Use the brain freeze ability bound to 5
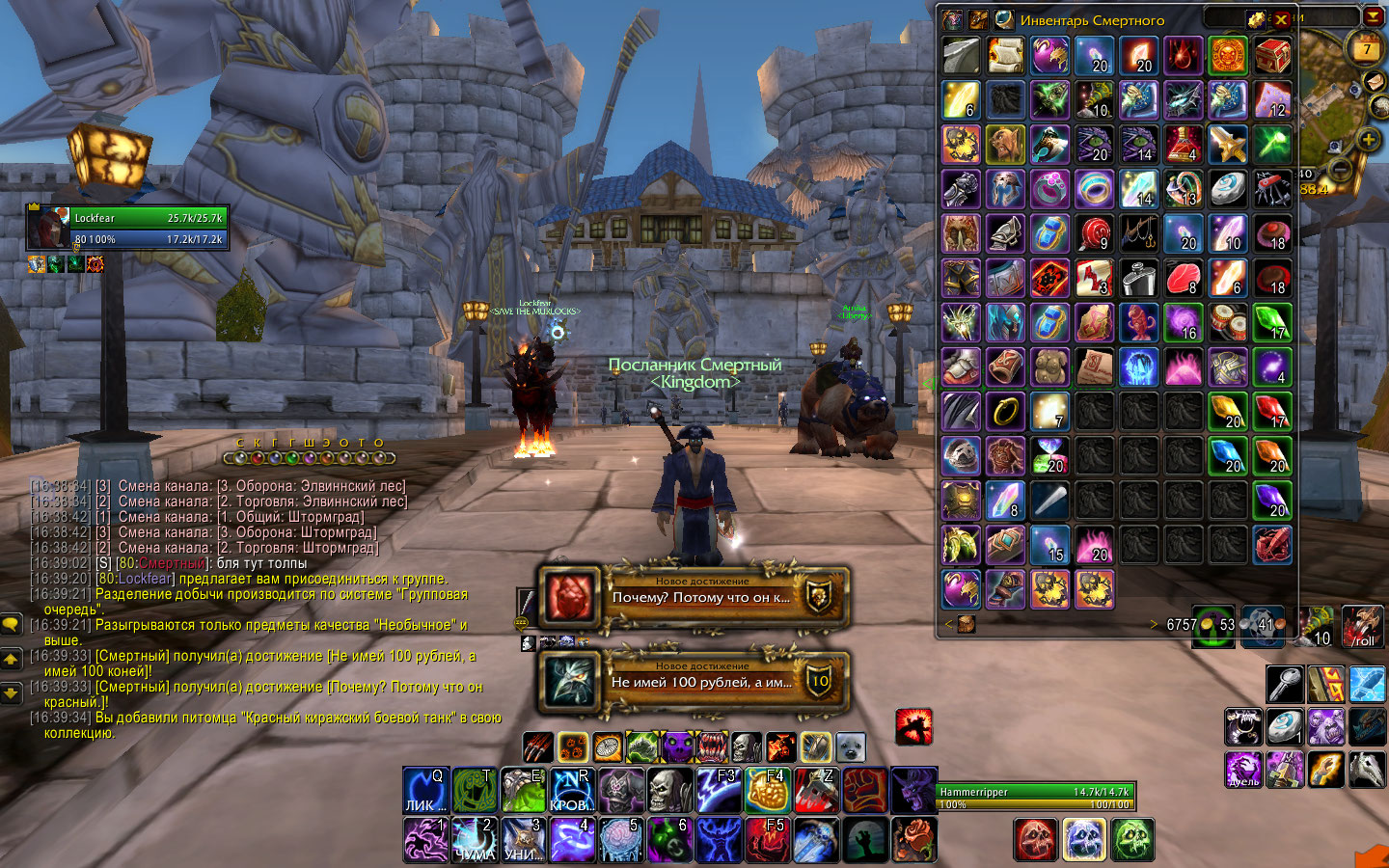 (621, 839)
